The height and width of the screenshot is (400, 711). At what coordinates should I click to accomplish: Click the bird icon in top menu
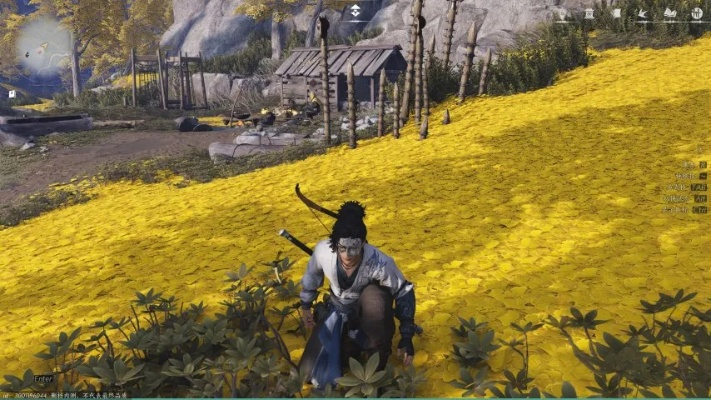click(x=643, y=13)
